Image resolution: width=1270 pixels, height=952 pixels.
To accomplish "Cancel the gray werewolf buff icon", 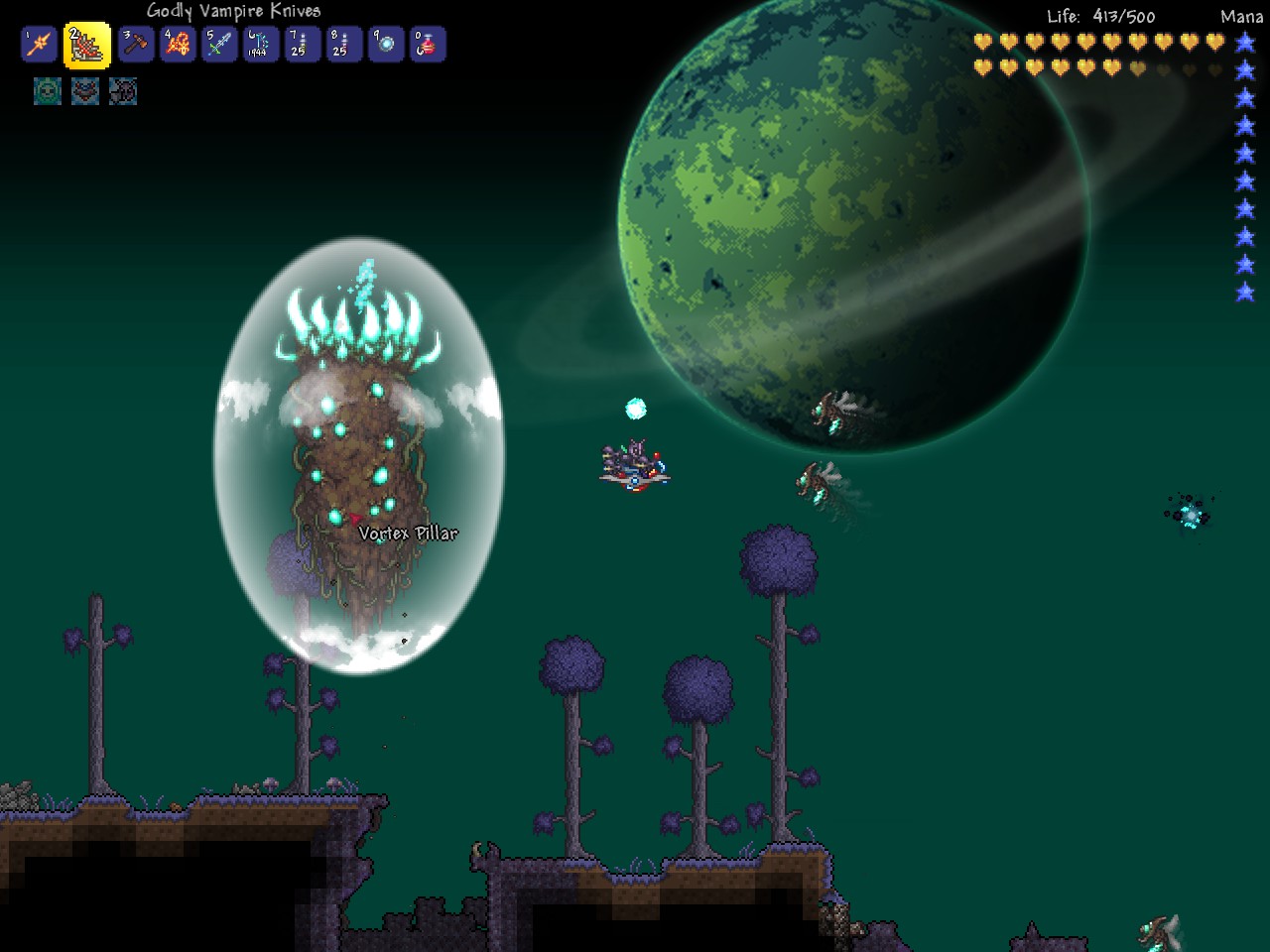I will (123, 92).
